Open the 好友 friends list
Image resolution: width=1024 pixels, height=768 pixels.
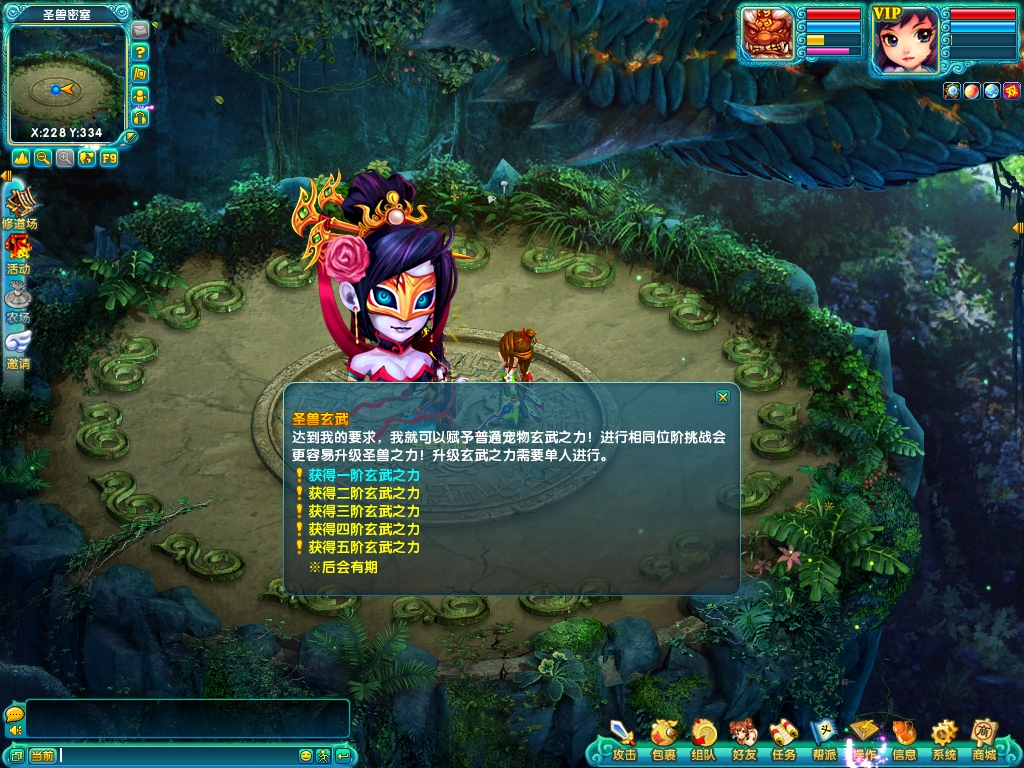pyautogui.click(x=743, y=740)
